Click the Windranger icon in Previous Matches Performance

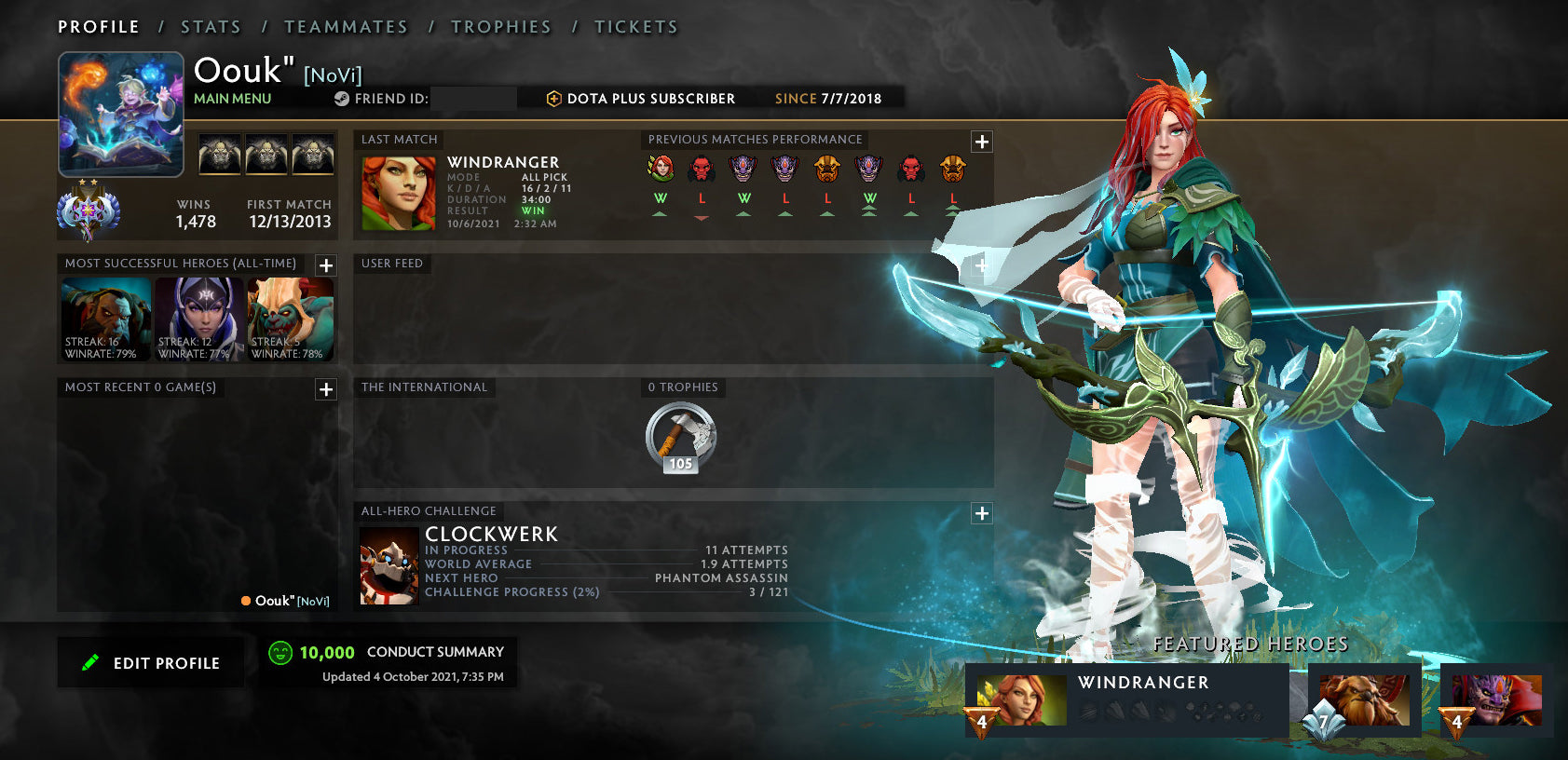[x=660, y=170]
